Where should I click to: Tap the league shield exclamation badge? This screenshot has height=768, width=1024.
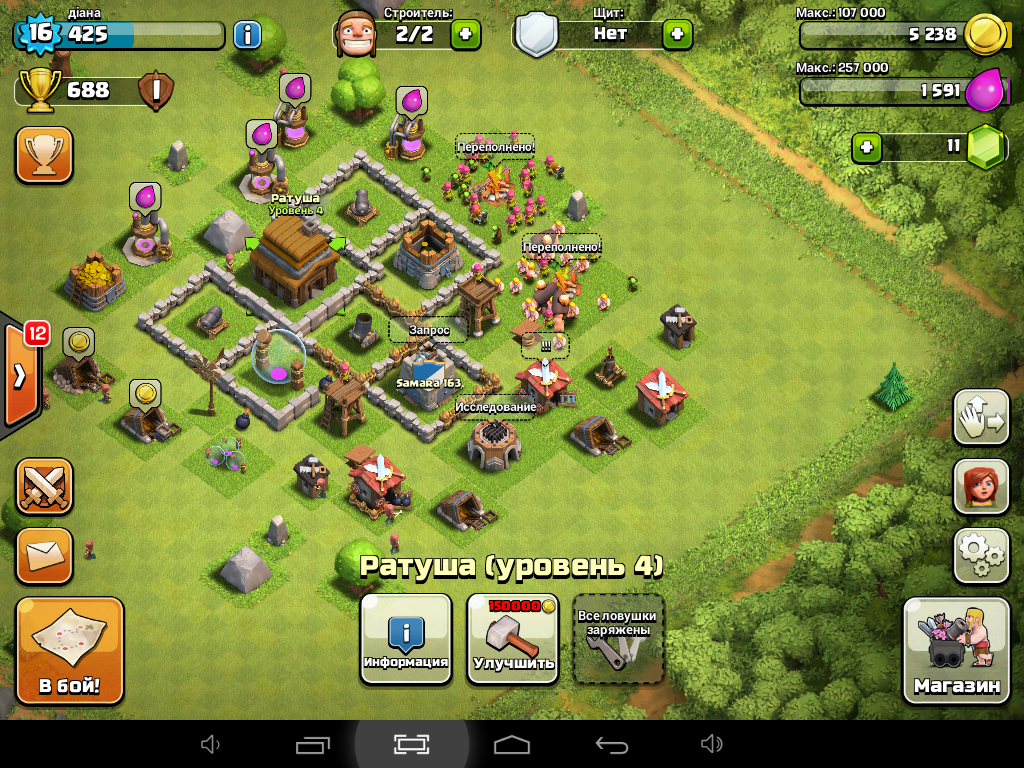tap(155, 91)
